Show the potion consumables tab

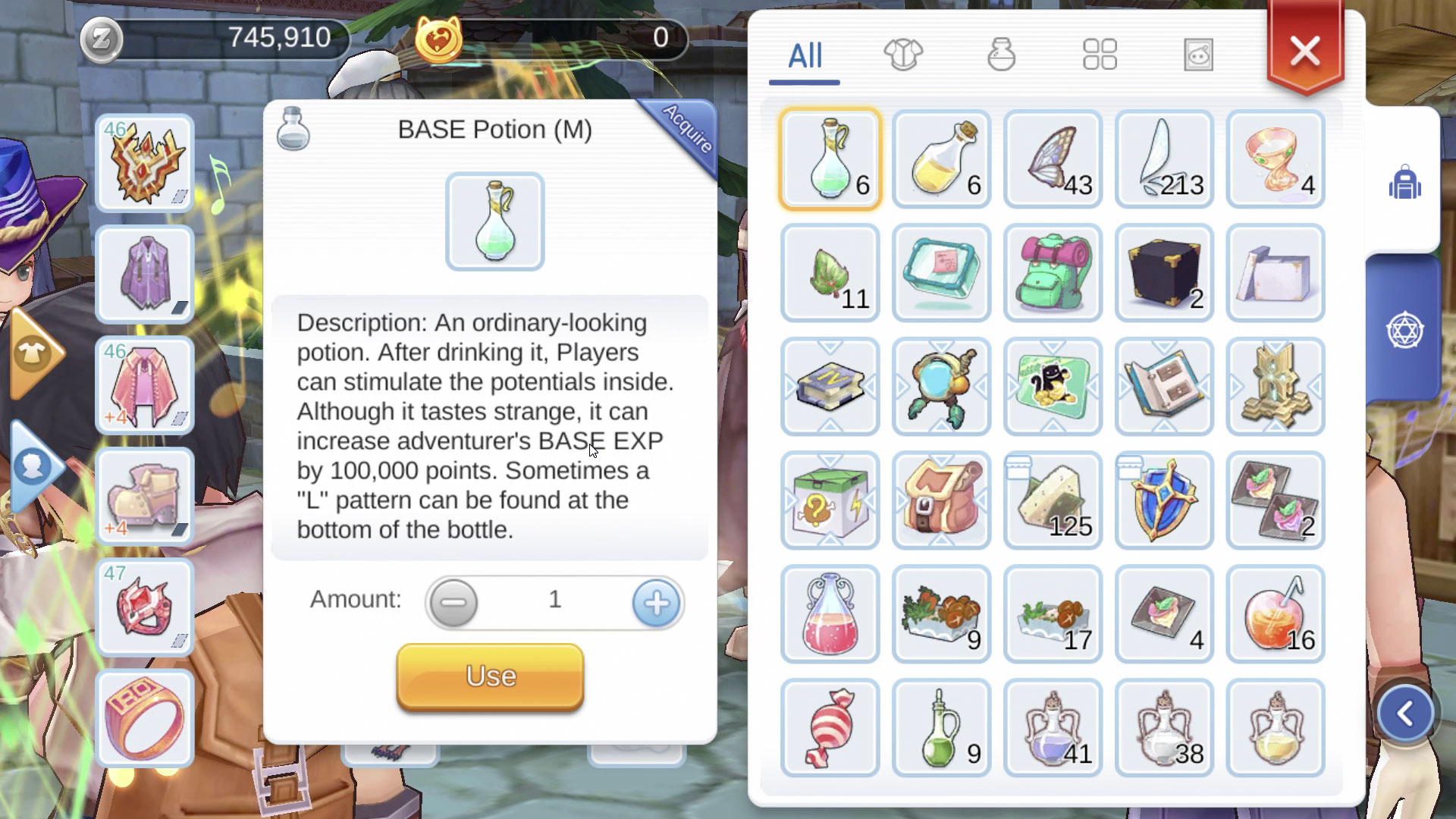(x=1001, y=55)
